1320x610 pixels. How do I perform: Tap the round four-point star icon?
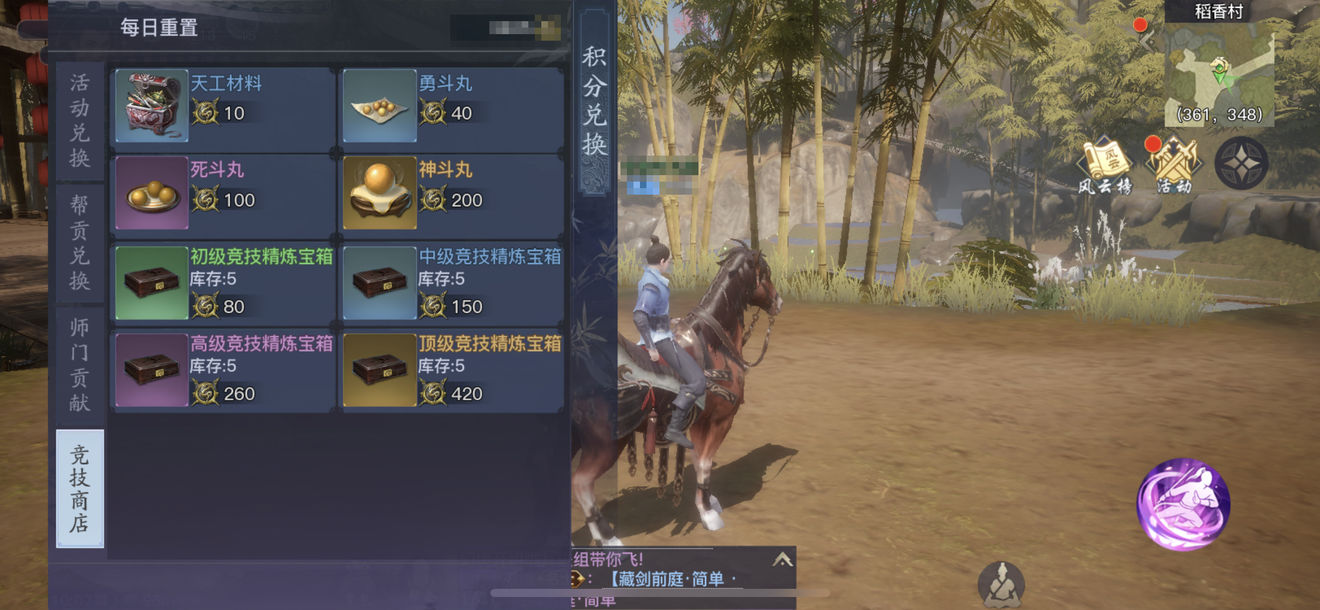pos(1241,163)
